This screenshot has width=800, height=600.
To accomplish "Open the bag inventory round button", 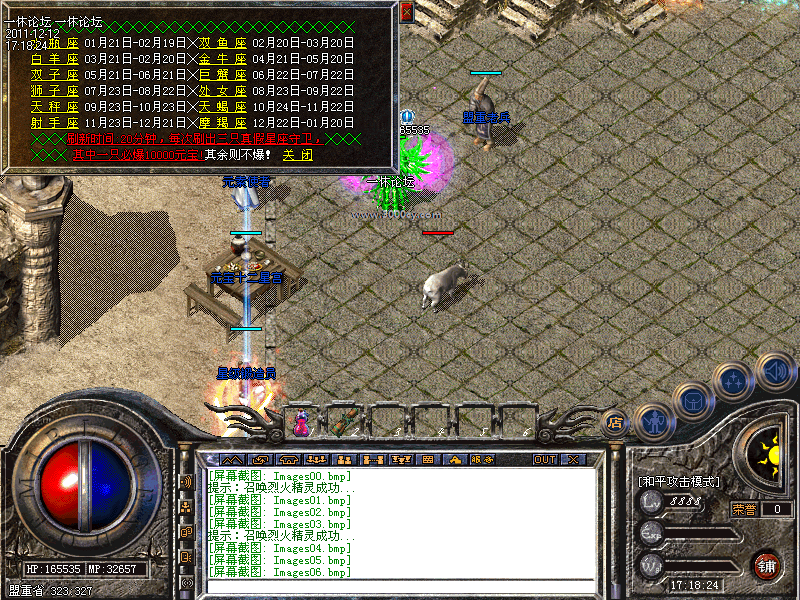I will (693, 401).
